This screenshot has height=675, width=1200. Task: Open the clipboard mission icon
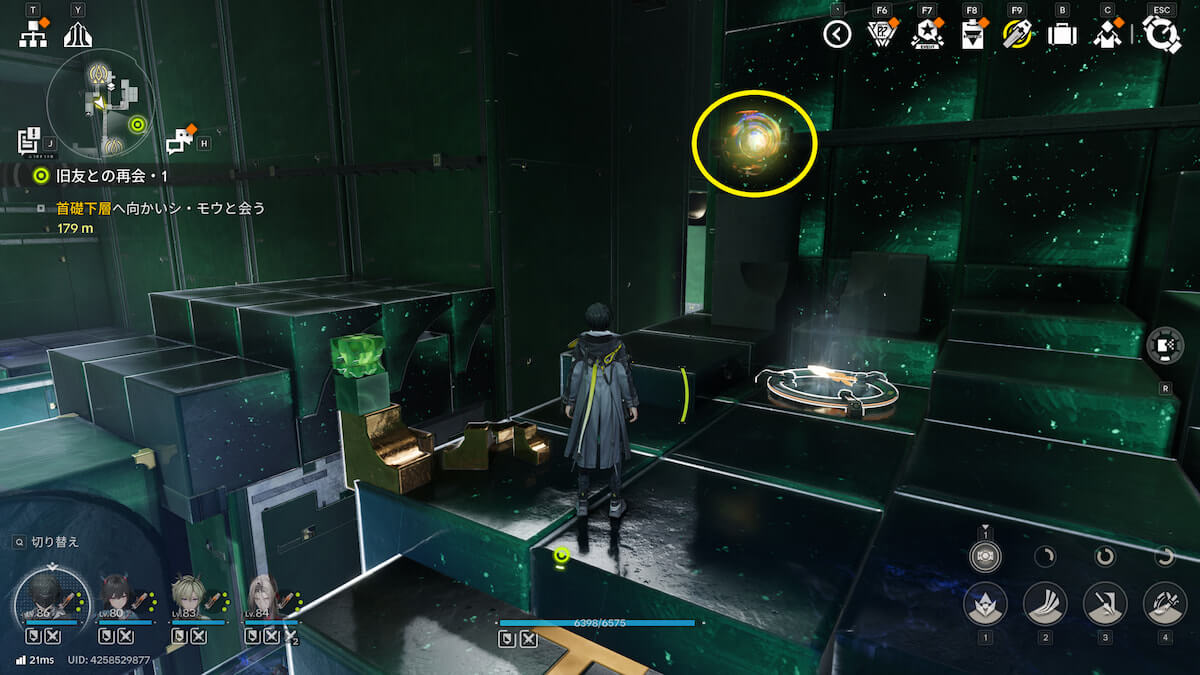(971, 35)
